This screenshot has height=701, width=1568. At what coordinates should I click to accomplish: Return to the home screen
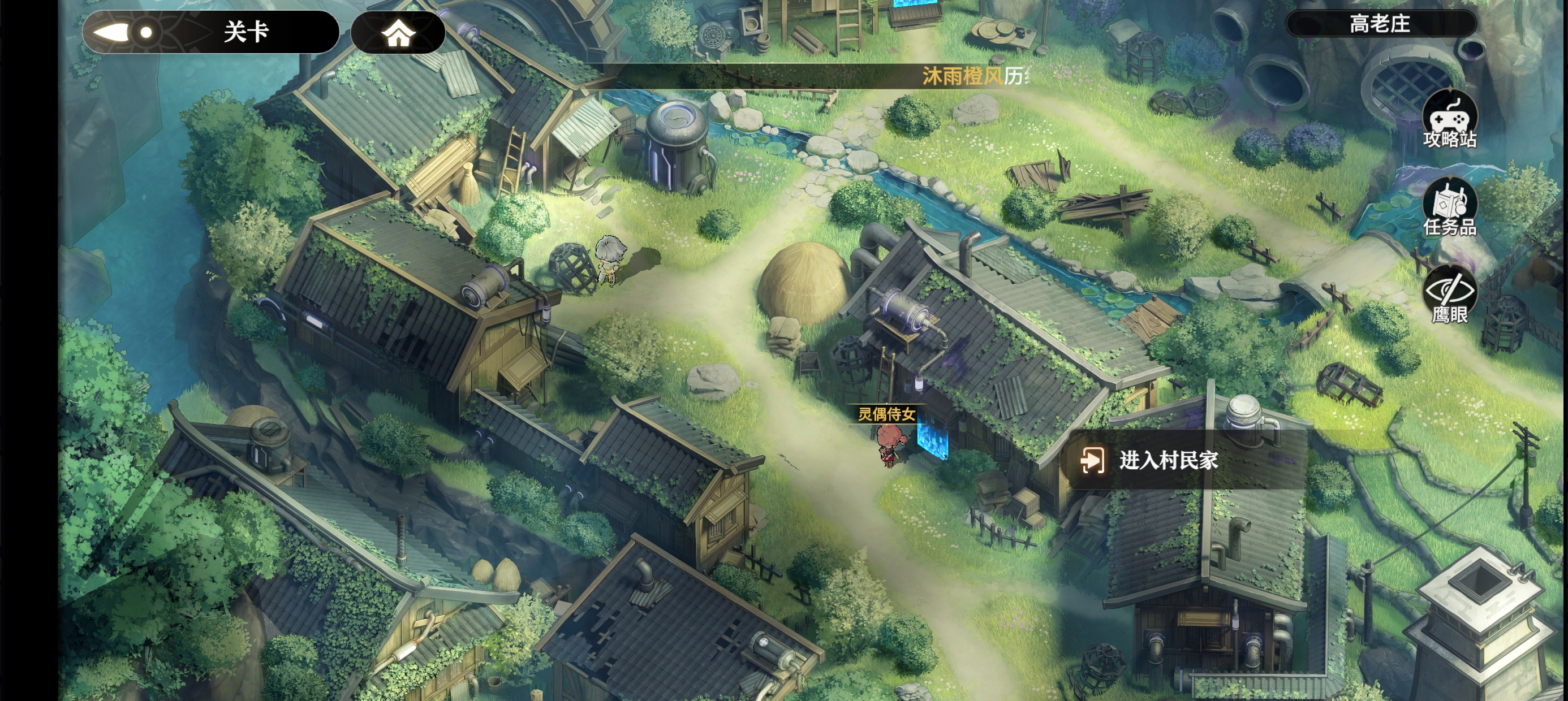point(398,33)
